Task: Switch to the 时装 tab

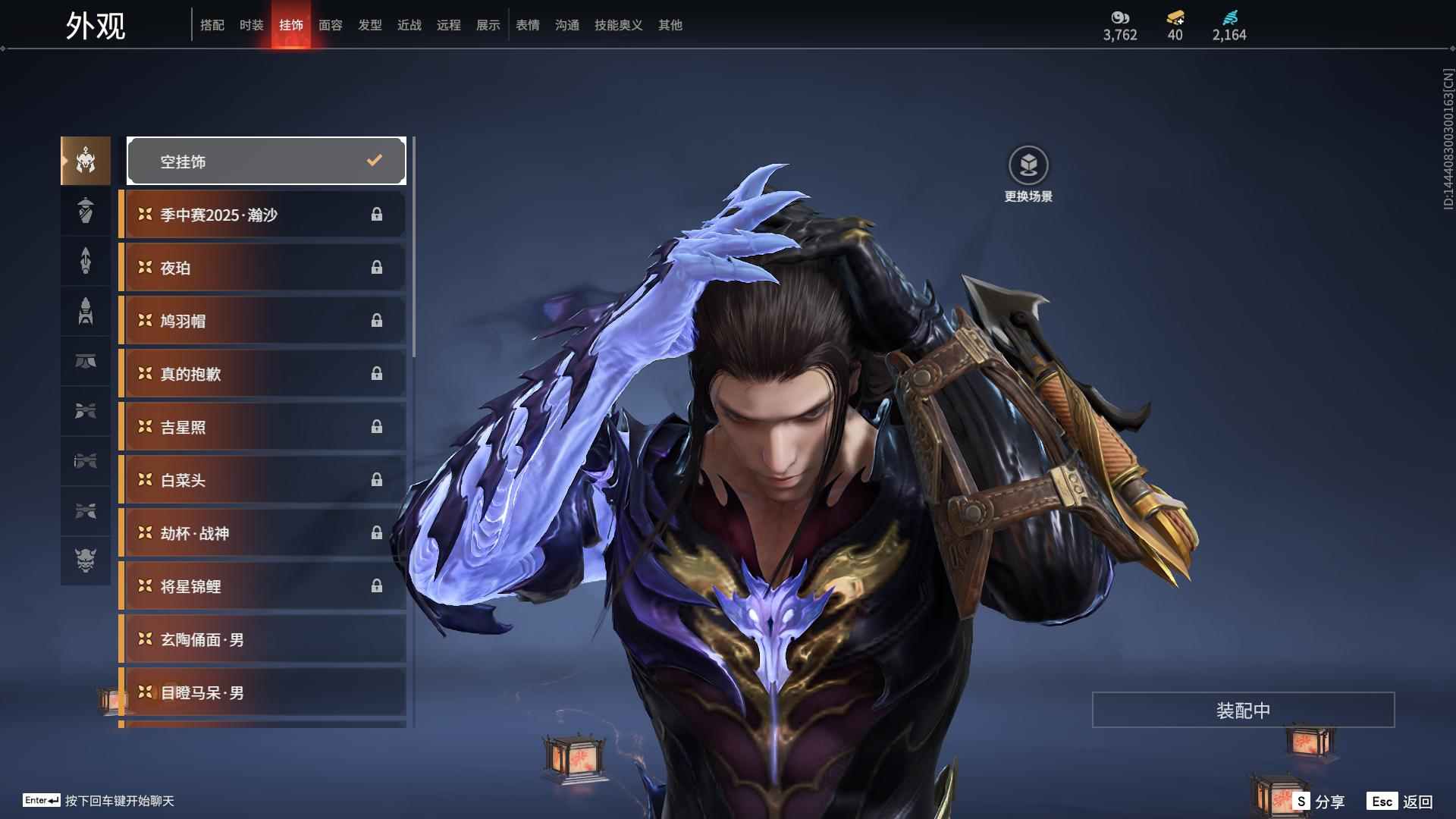Action: click(x=251, y=25)
